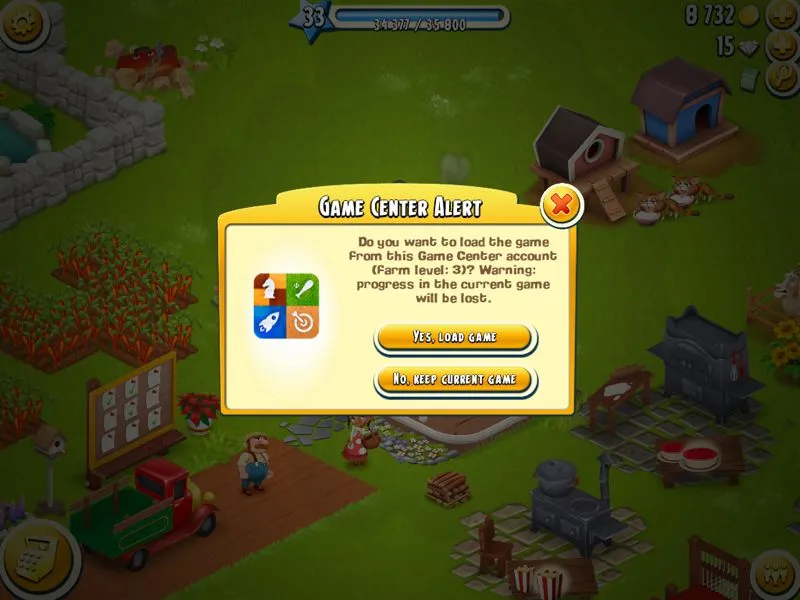
Task: Close the Game Center Alert dialog
Action: point(562,206)
